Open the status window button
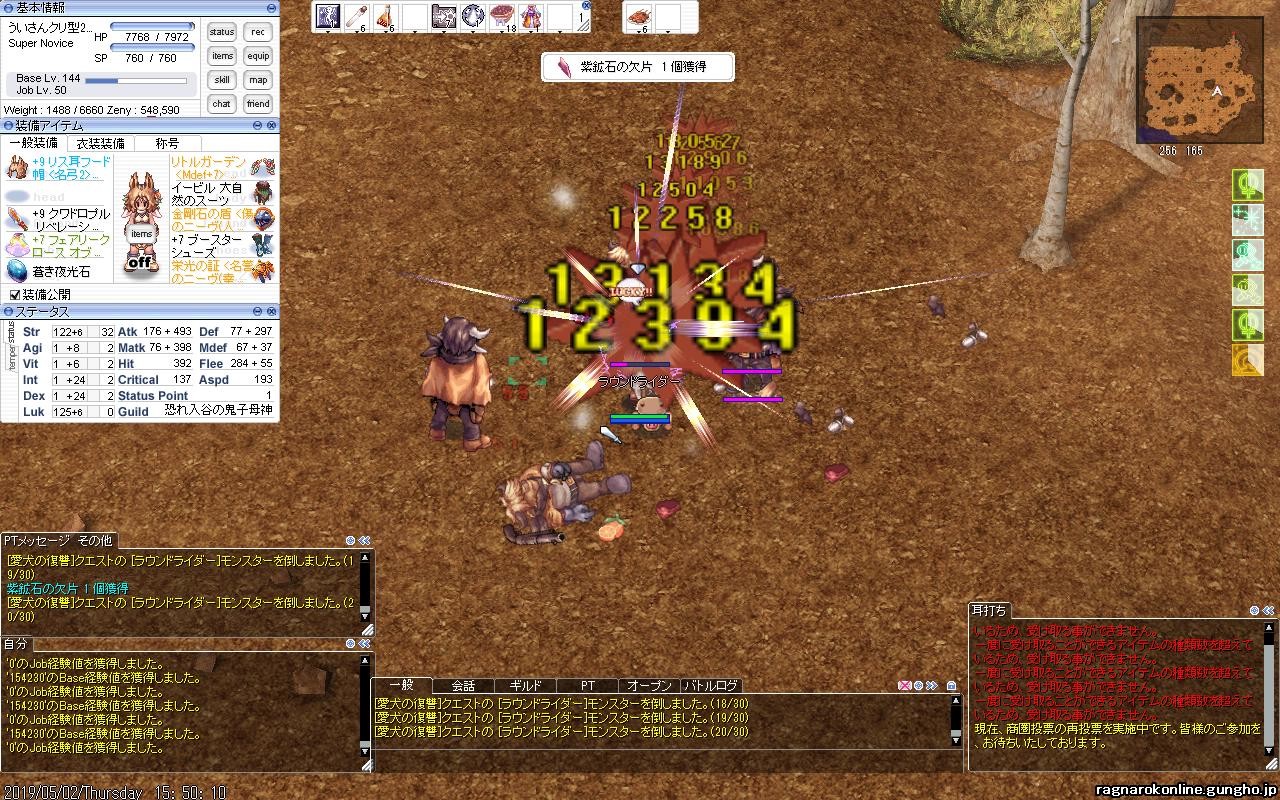Image resolution: width=1280 pixels, height=800 pixels. (222, 32)
